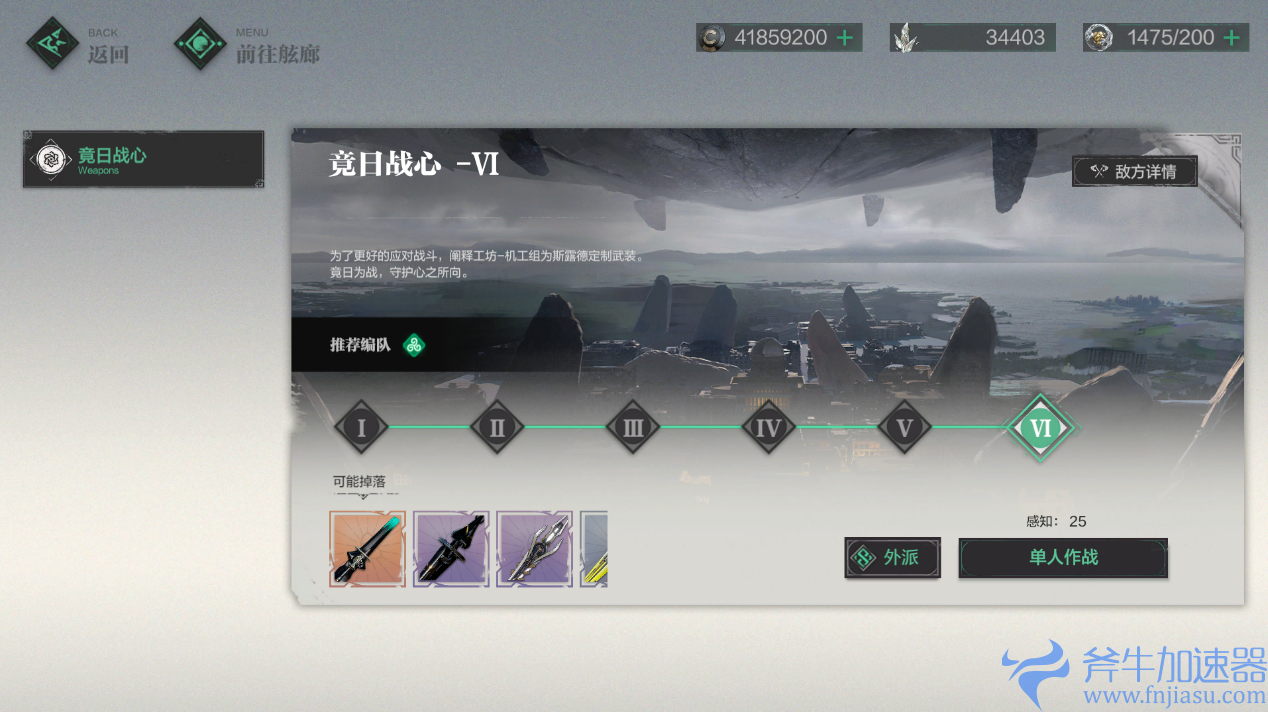Add stamina via the 1475/200 plus

click(1231, 38)
